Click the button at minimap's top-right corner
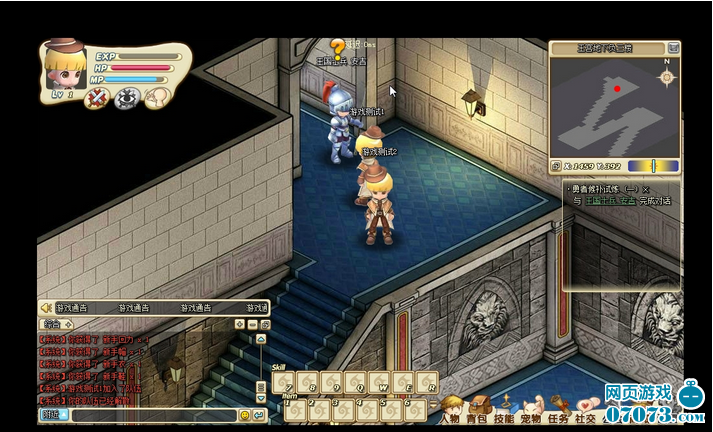The height and width of the screenshot is (432, 713). tap(673, 47)
